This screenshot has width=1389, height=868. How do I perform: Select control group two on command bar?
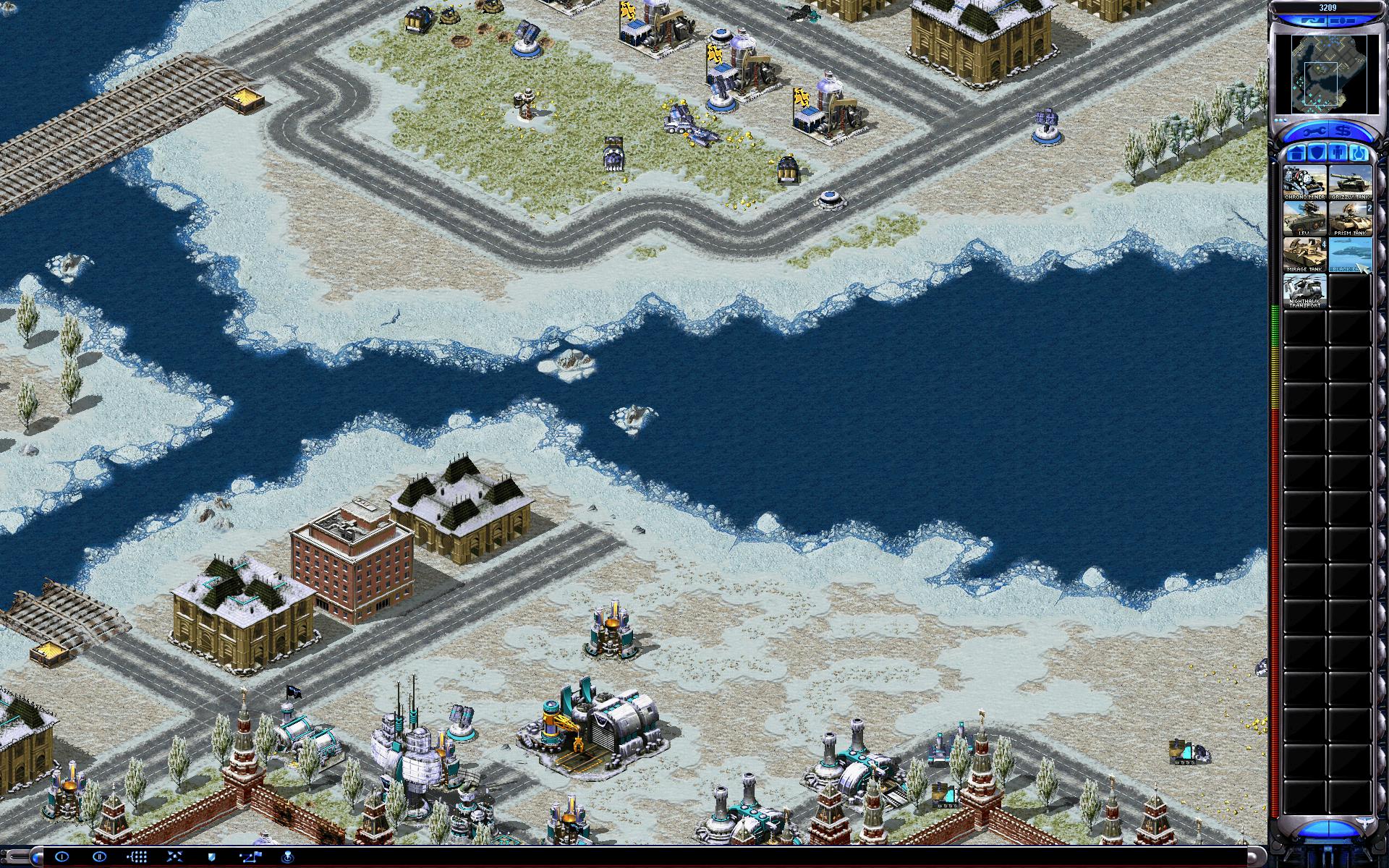pos(100,856)
